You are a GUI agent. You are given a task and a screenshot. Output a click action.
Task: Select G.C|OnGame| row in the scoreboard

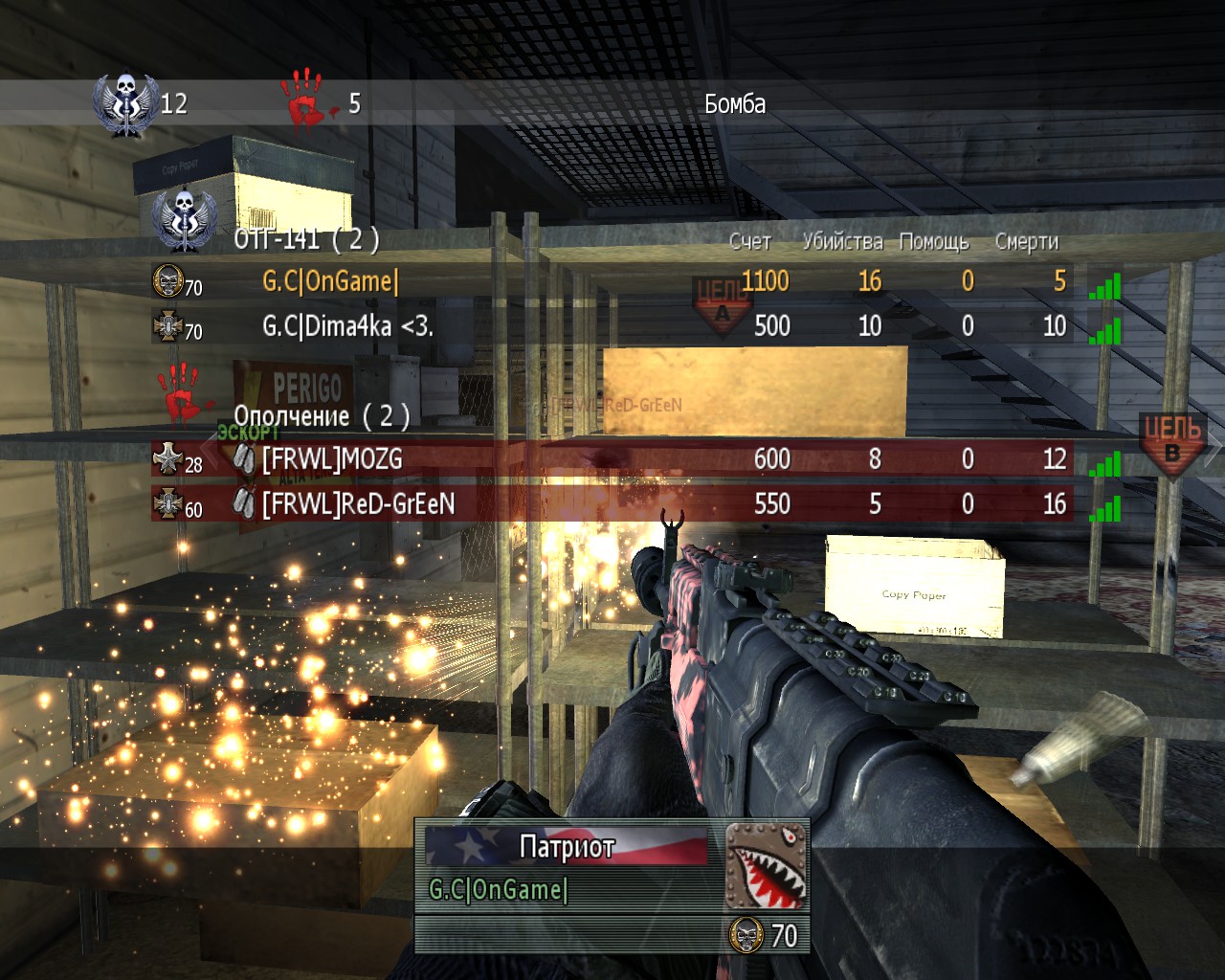pyautogui.click(x=612, y=281)
